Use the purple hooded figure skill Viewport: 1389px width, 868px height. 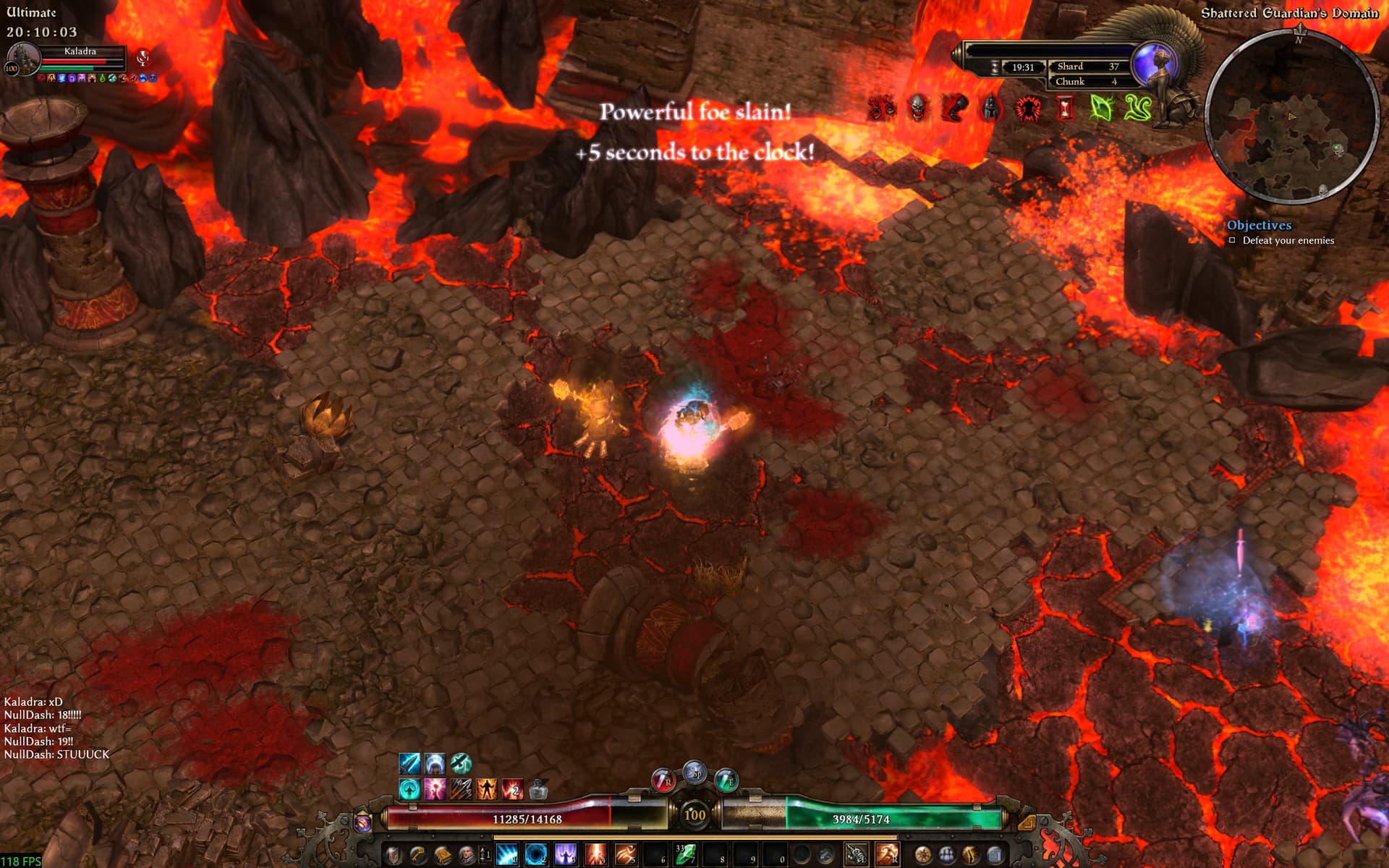(x=566, y=855)
